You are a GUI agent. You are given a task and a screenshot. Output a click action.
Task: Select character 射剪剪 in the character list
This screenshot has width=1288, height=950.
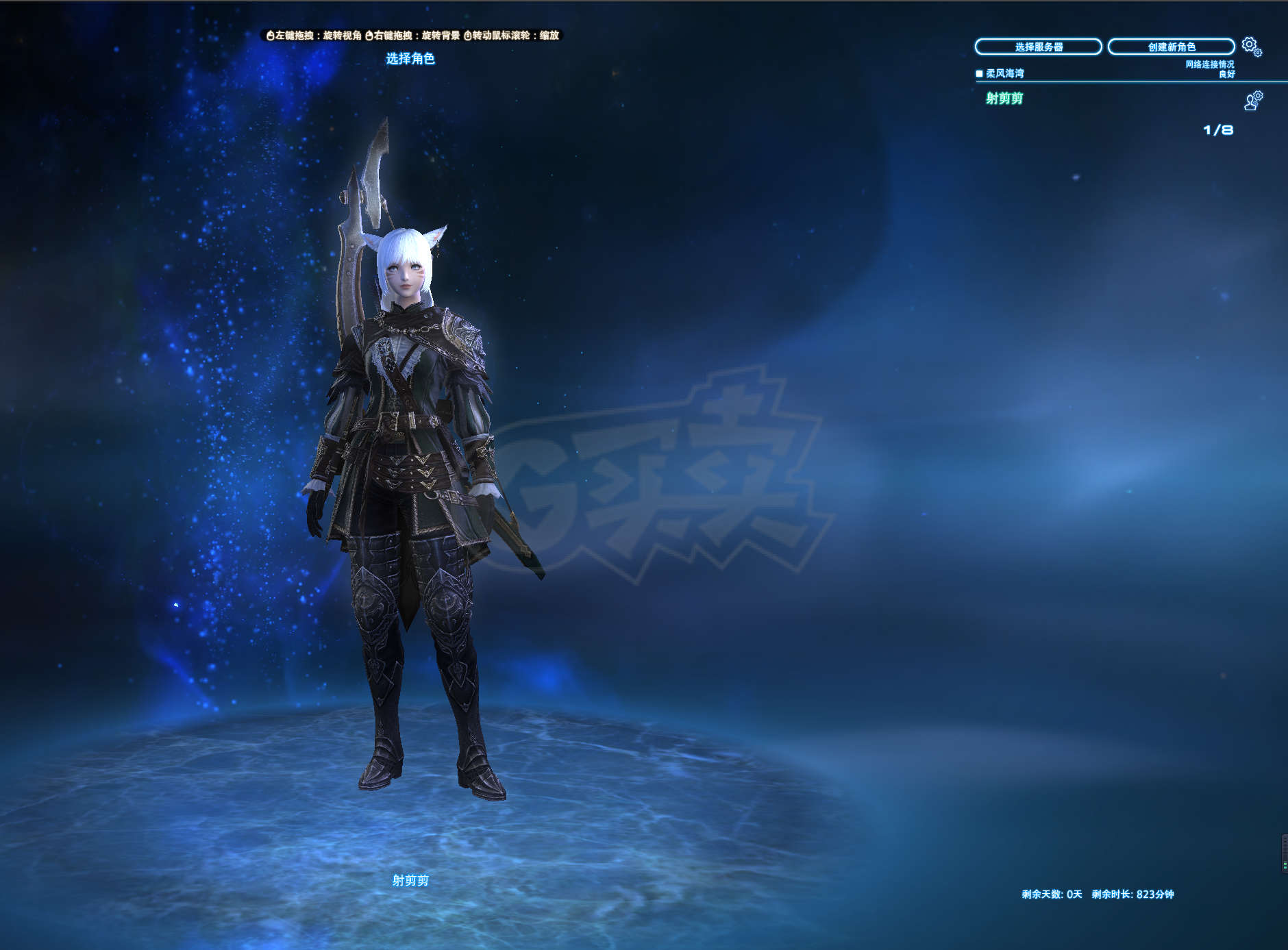(x=1004, y=99)
